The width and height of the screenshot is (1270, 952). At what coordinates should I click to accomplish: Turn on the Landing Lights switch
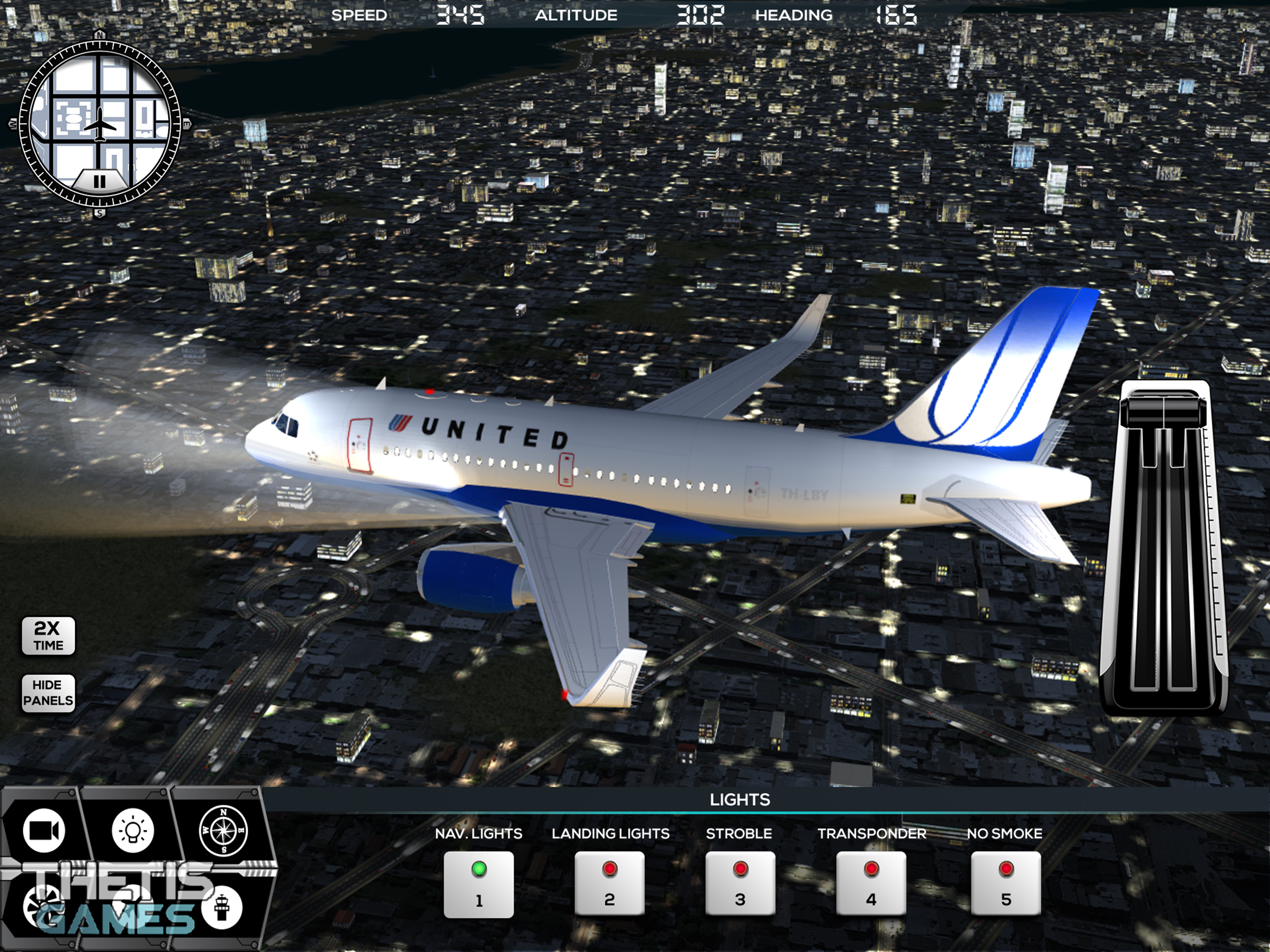(x=609, y=884)
